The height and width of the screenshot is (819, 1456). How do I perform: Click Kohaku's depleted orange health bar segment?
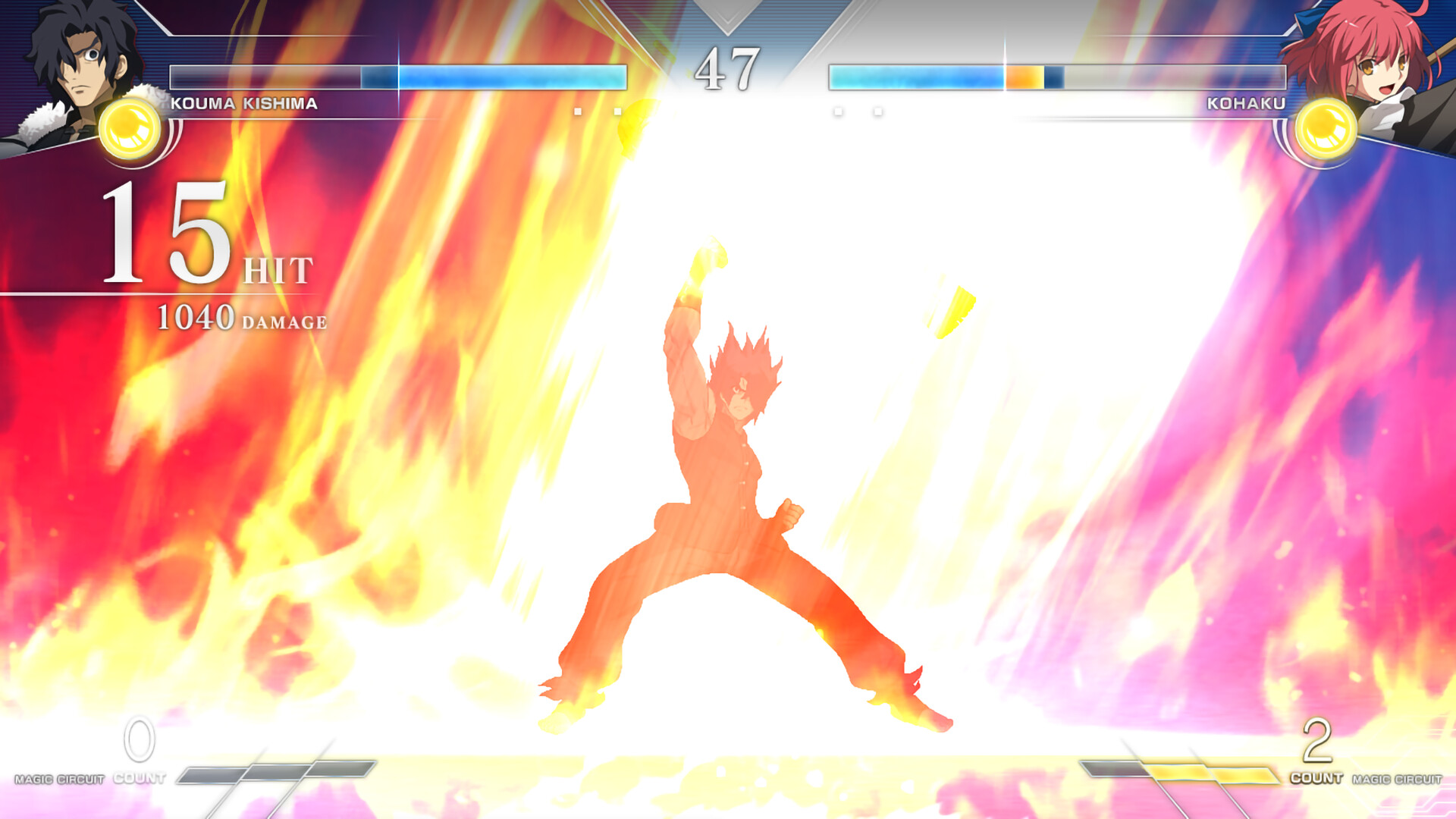coord(1024,76)
